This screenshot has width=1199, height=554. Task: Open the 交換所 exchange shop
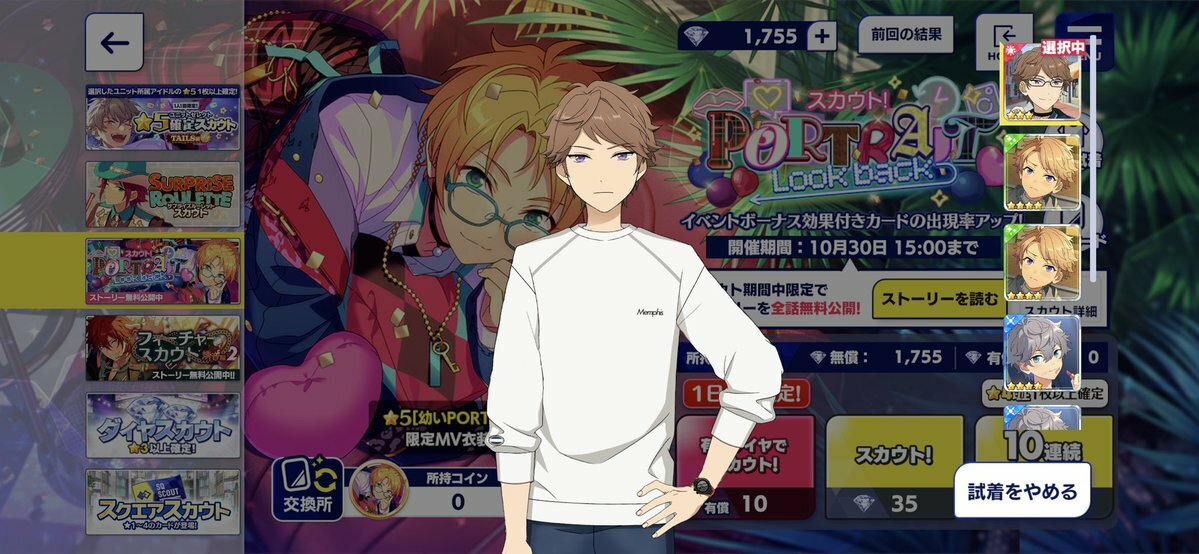pos(307,489)
